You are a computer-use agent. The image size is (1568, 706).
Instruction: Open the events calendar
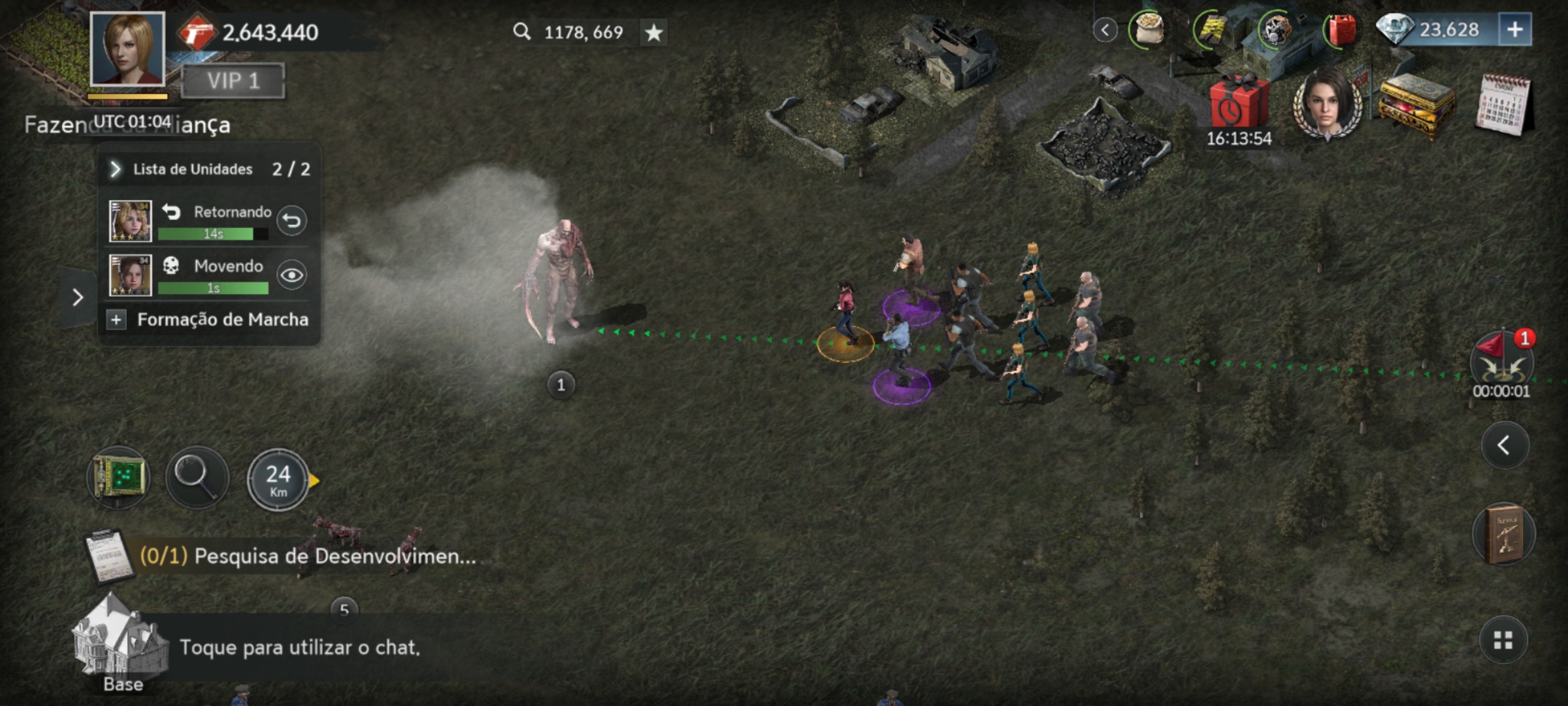click(x=1503, y=105)
